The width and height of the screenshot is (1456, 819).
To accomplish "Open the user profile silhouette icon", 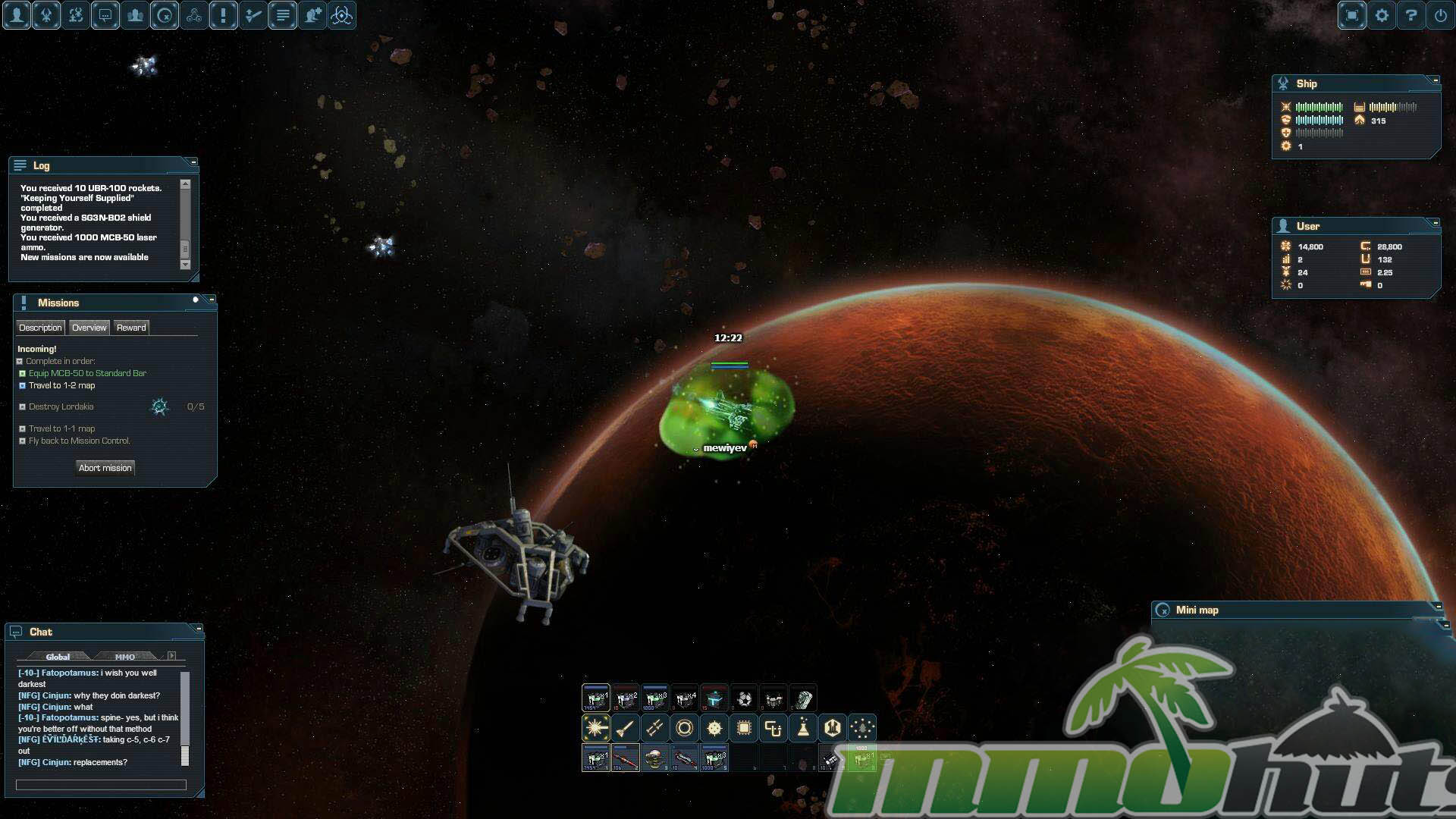I will (17, 15).
